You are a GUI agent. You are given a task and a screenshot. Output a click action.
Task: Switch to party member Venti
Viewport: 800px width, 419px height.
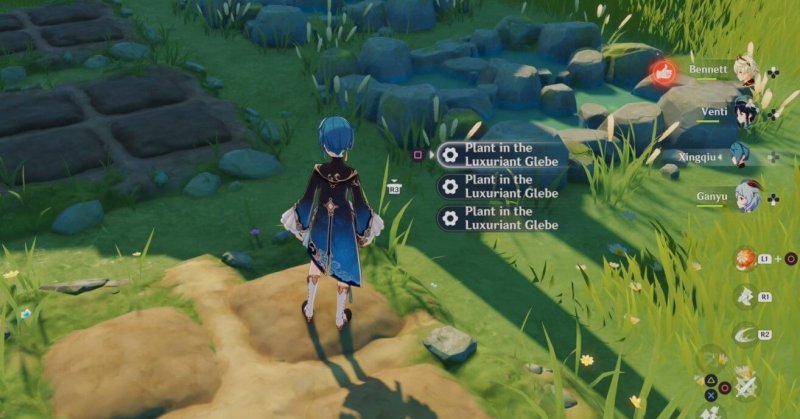tap(747, 112)
